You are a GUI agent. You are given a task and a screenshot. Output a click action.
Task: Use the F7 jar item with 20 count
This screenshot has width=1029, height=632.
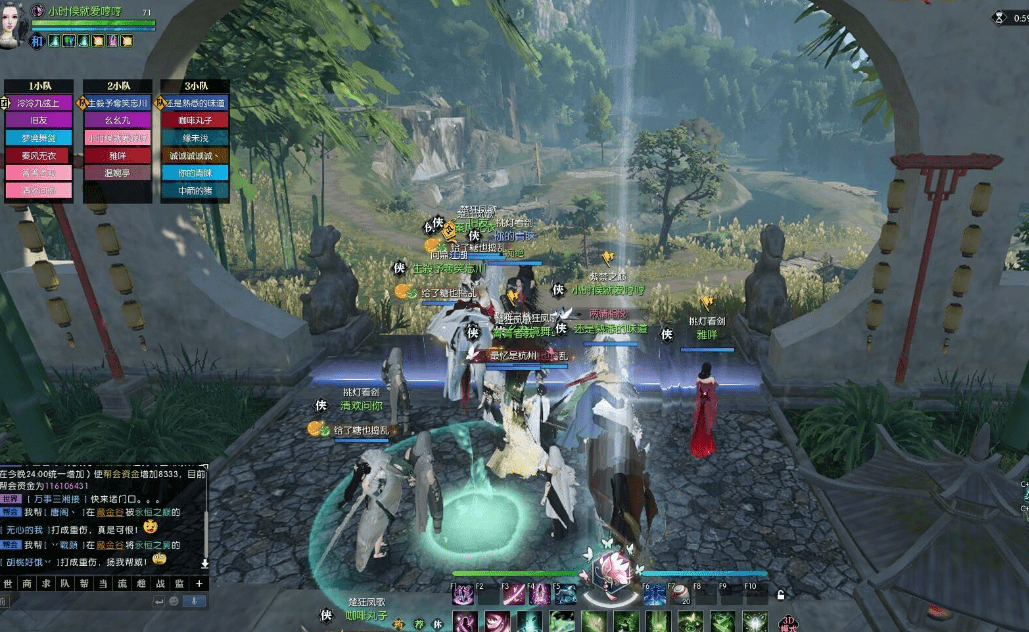point(682,595)
